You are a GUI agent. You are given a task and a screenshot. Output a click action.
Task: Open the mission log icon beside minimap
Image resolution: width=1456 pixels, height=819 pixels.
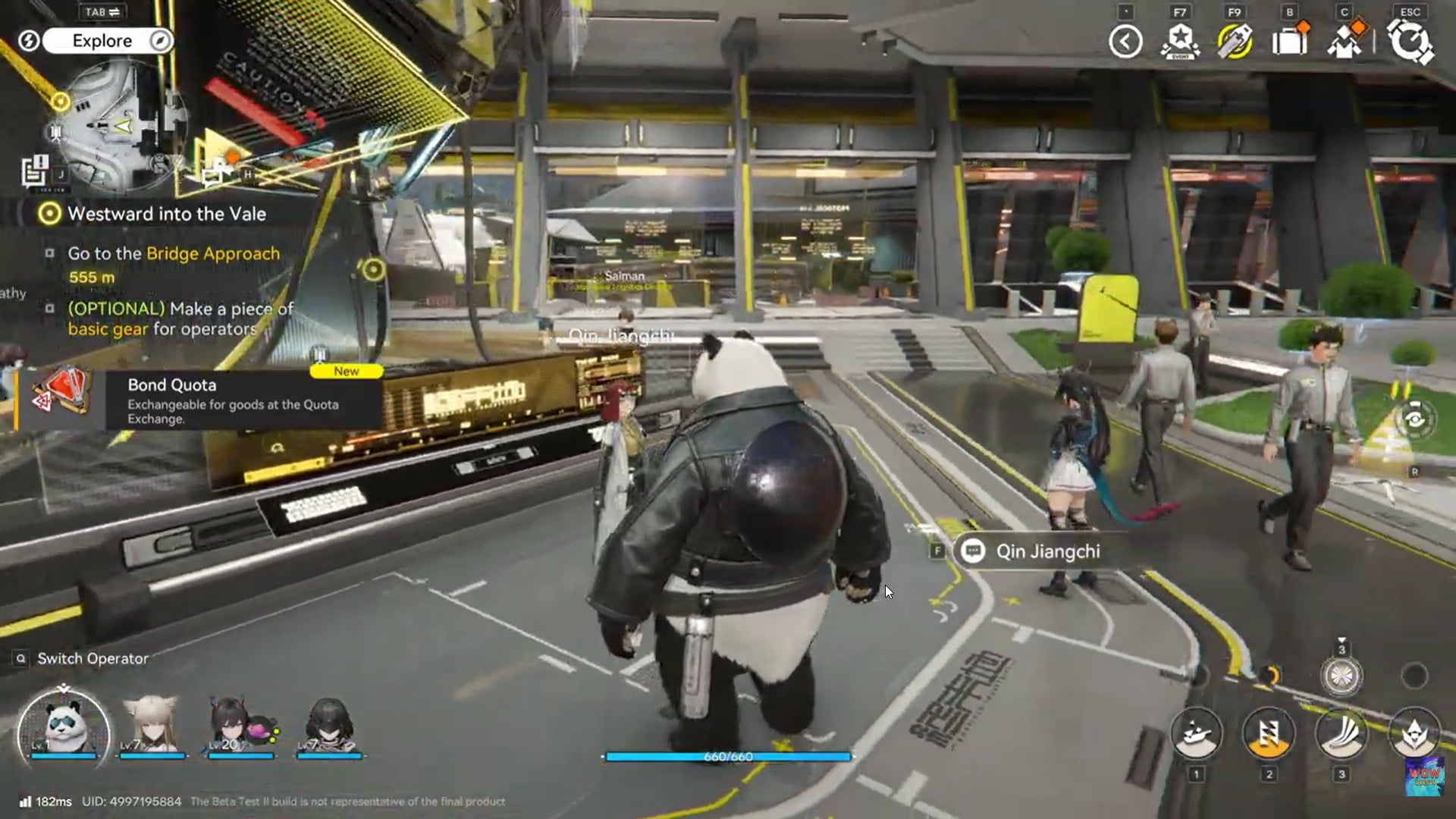[x=34, y=171]
